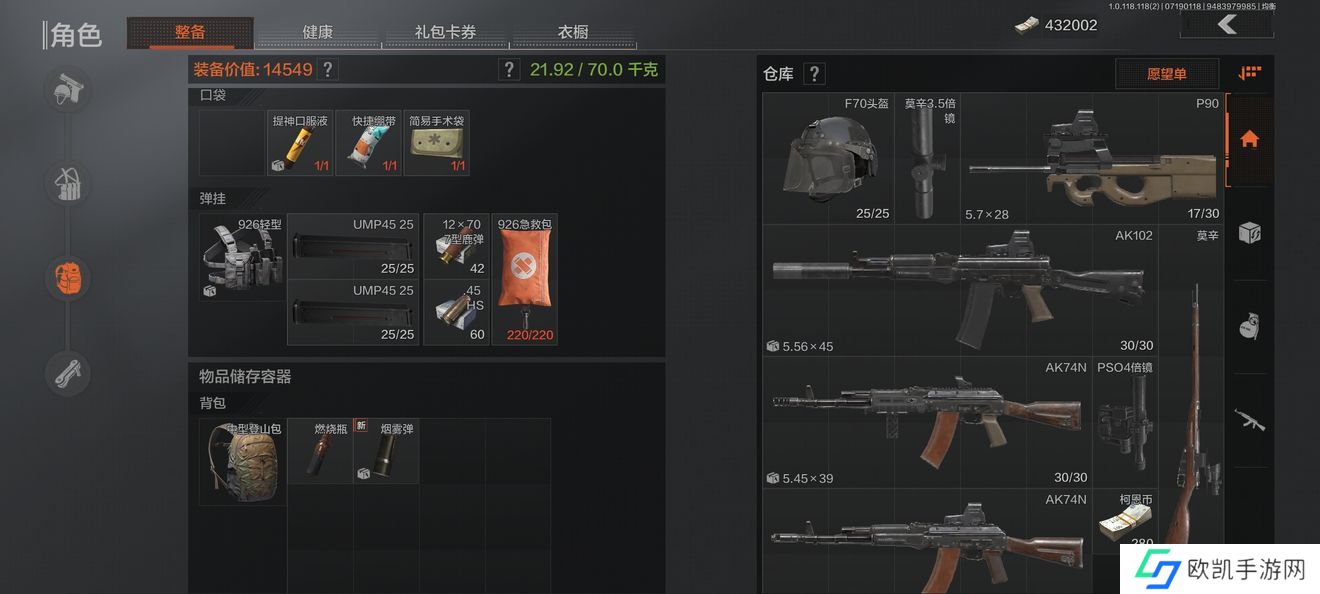The height and width of the screenshot is (594, 1320).
Task: Choose the 简易手术袋 surgery kit
Action: click(437, 143)
